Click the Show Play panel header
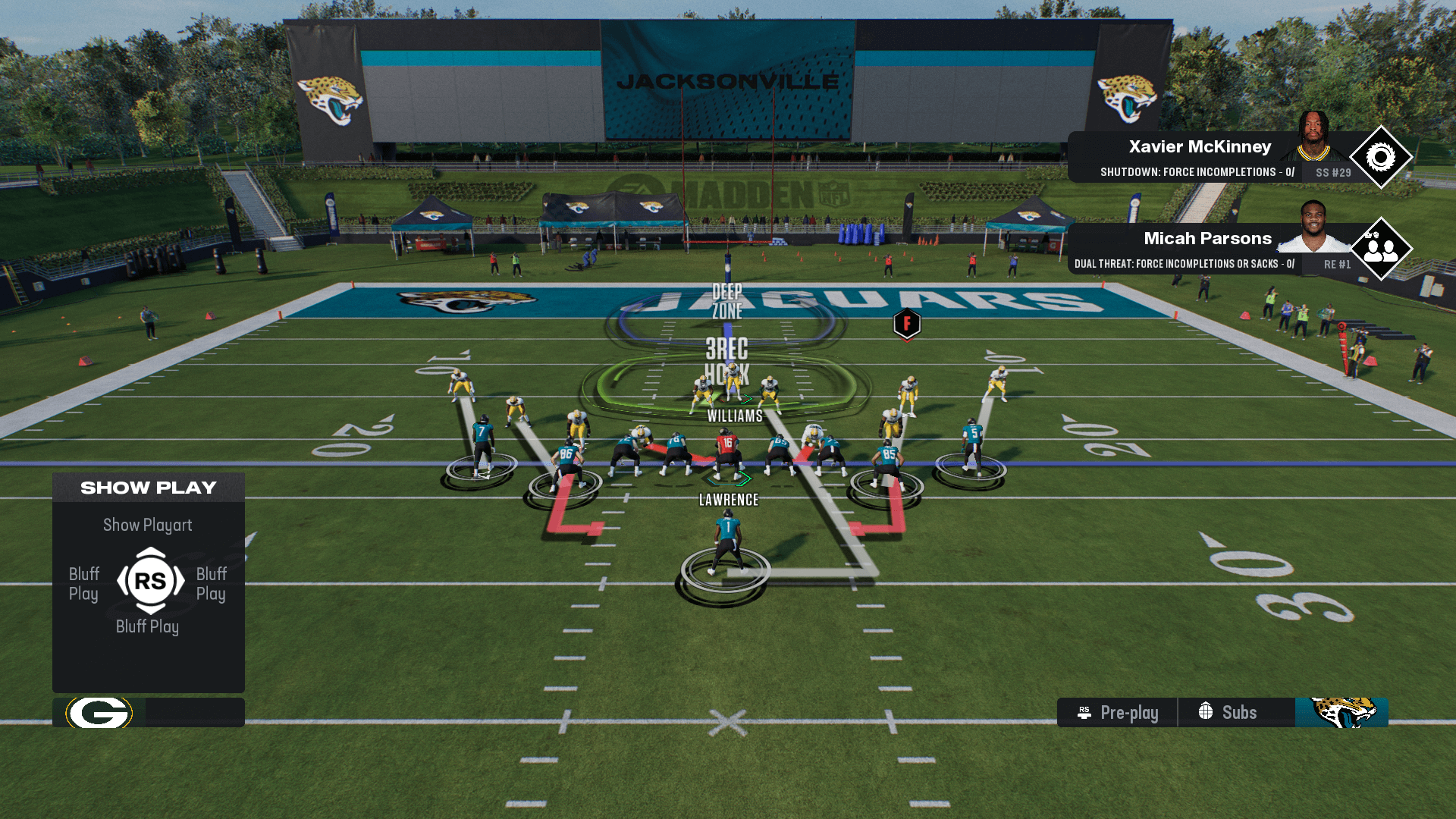Screen dimensions: 1456x819 click(x=149, y=488)
